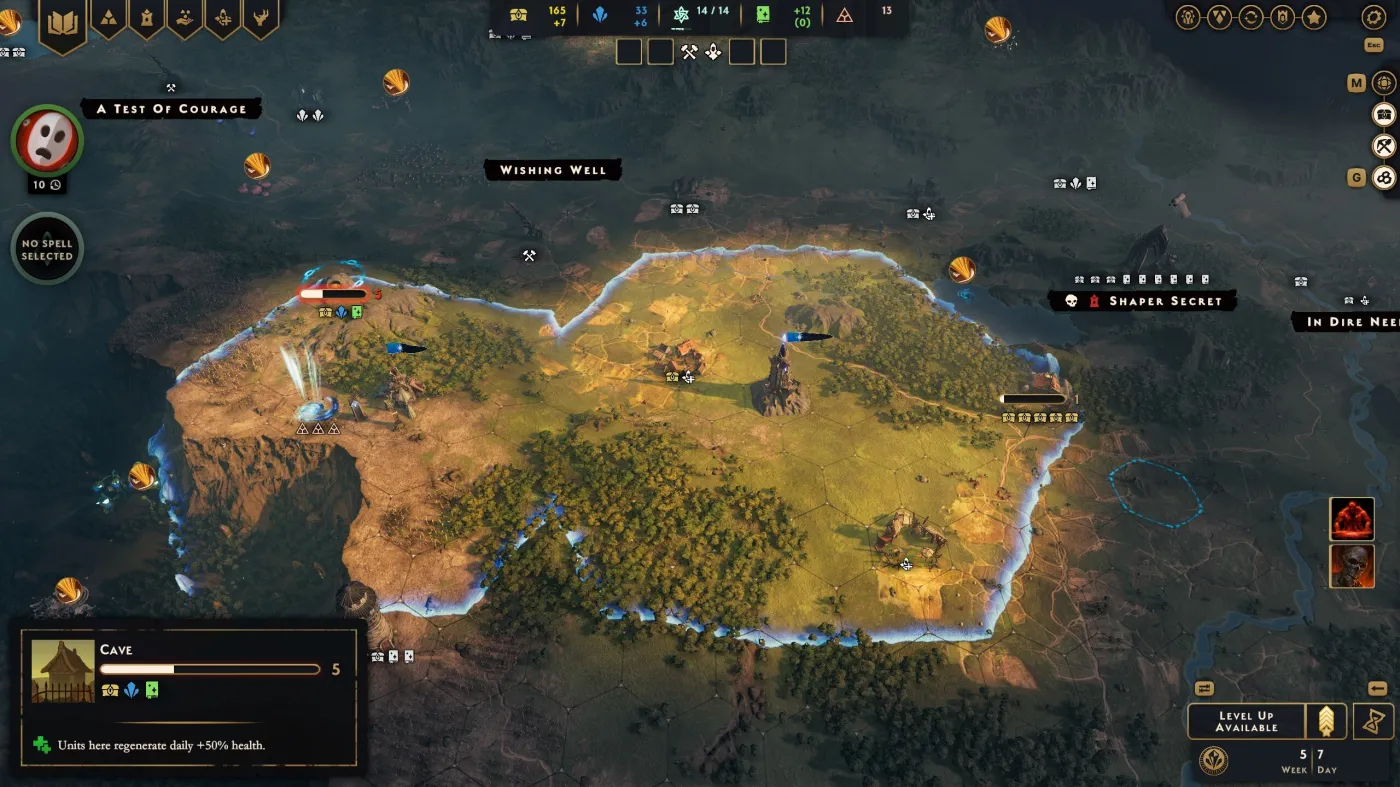The height and width of the screenshot is (787, 1400).
Task: Click the diplomacy hand icon banner
Action: coord(185,17)
